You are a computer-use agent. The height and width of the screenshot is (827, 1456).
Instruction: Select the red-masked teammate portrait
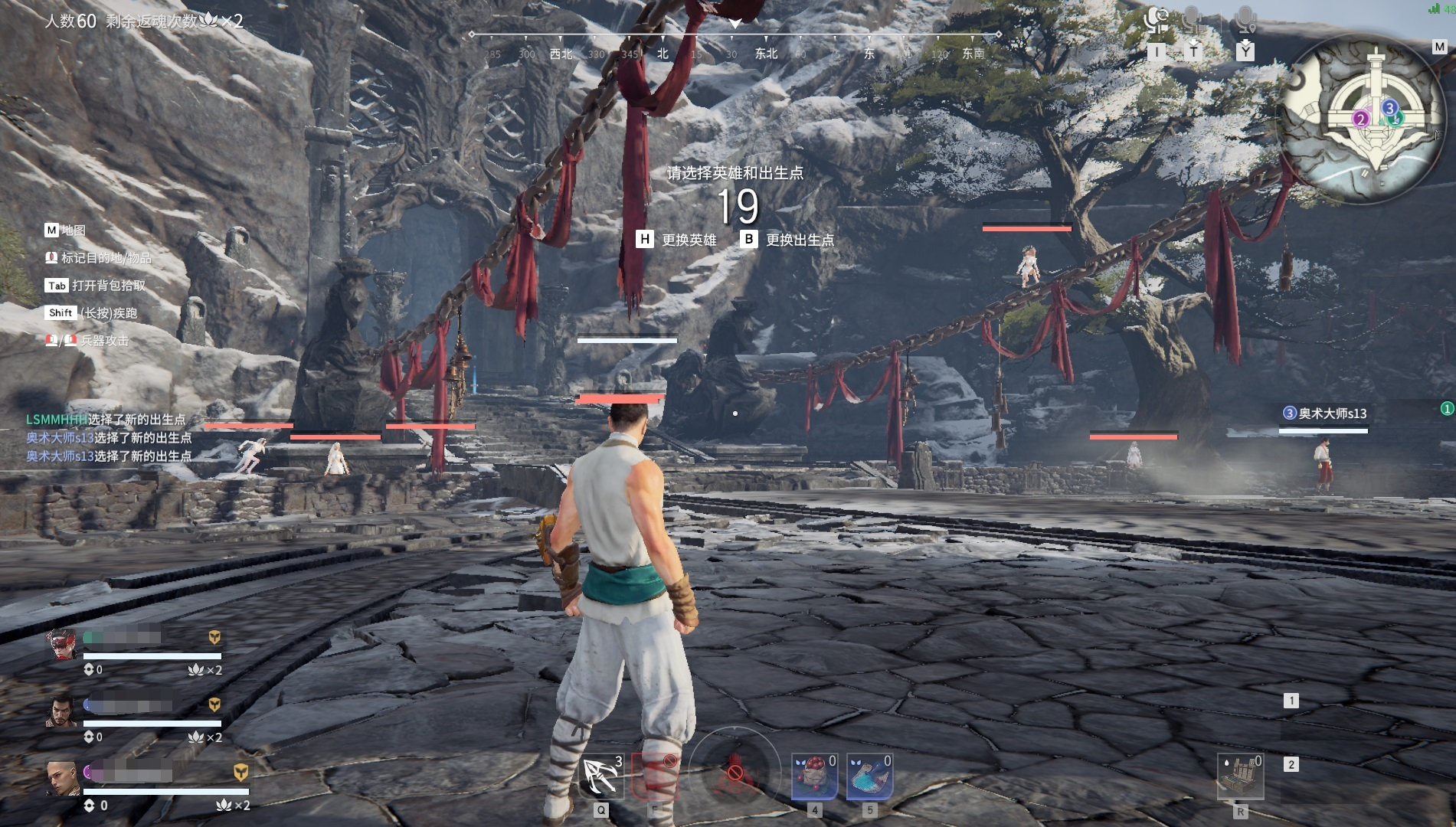click(x=61, y=645)
